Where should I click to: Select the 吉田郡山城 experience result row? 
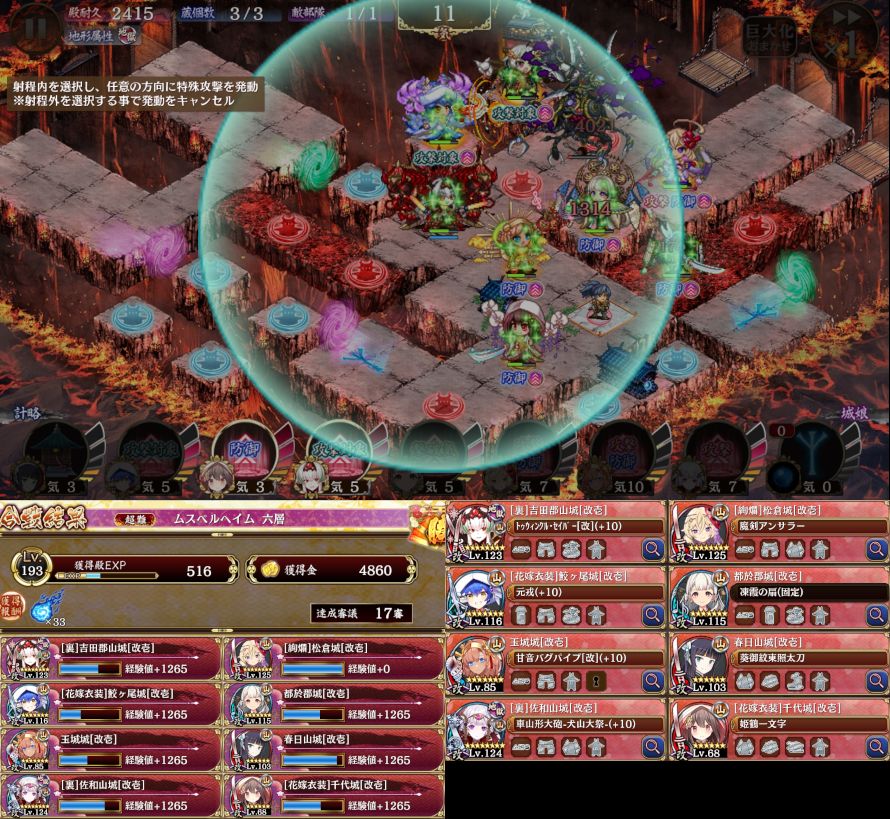click(112, 657)
